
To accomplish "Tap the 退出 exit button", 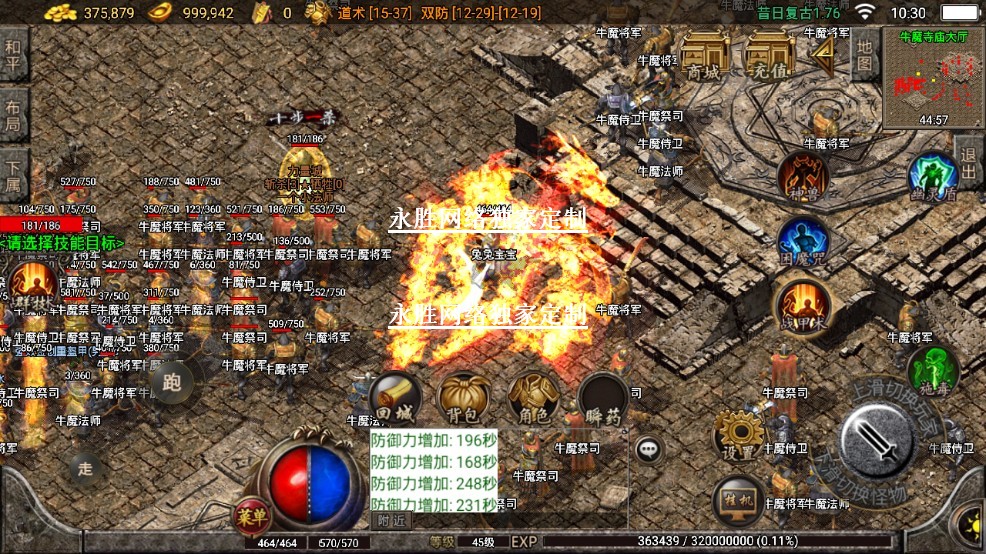I will pyautogui.click(x=967, y=165).
